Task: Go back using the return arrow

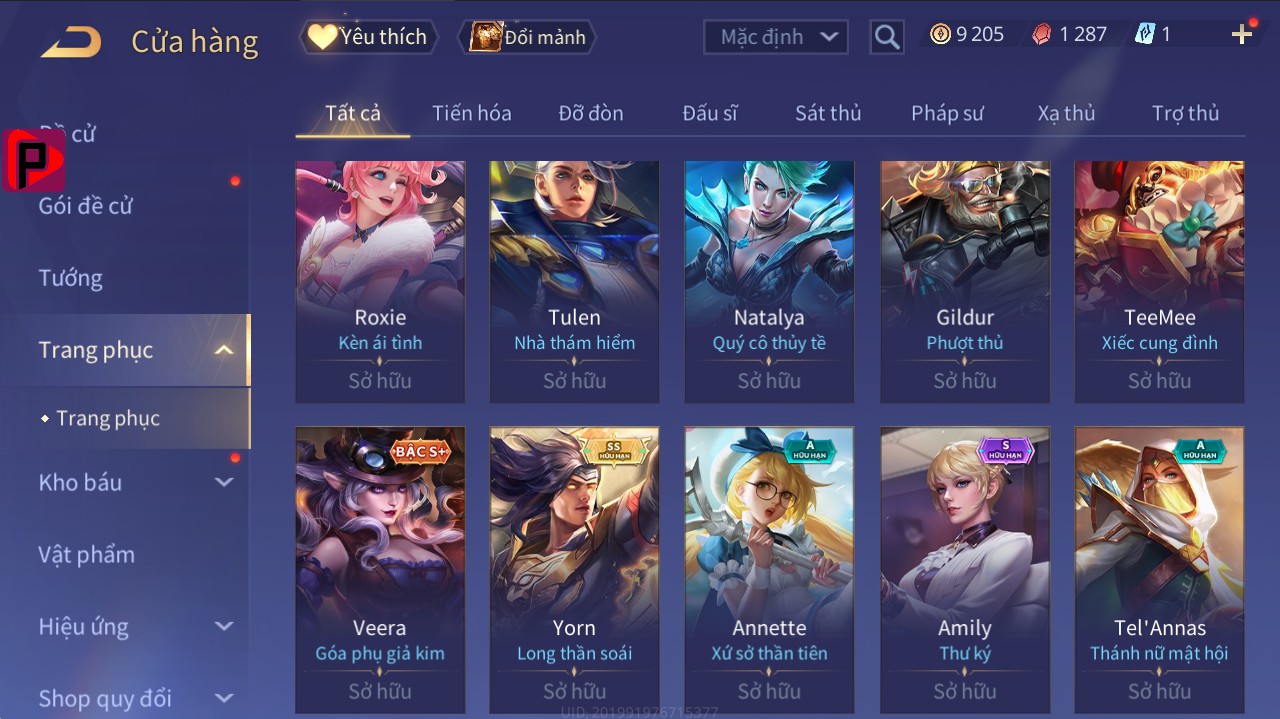Action: click(x=71, y=42)
